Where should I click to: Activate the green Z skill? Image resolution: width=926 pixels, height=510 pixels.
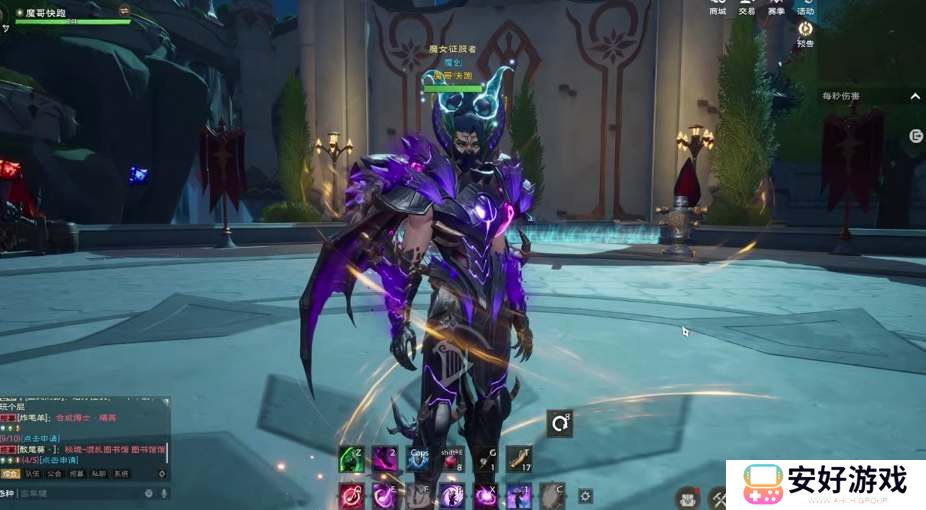click(x=350, y=459)
